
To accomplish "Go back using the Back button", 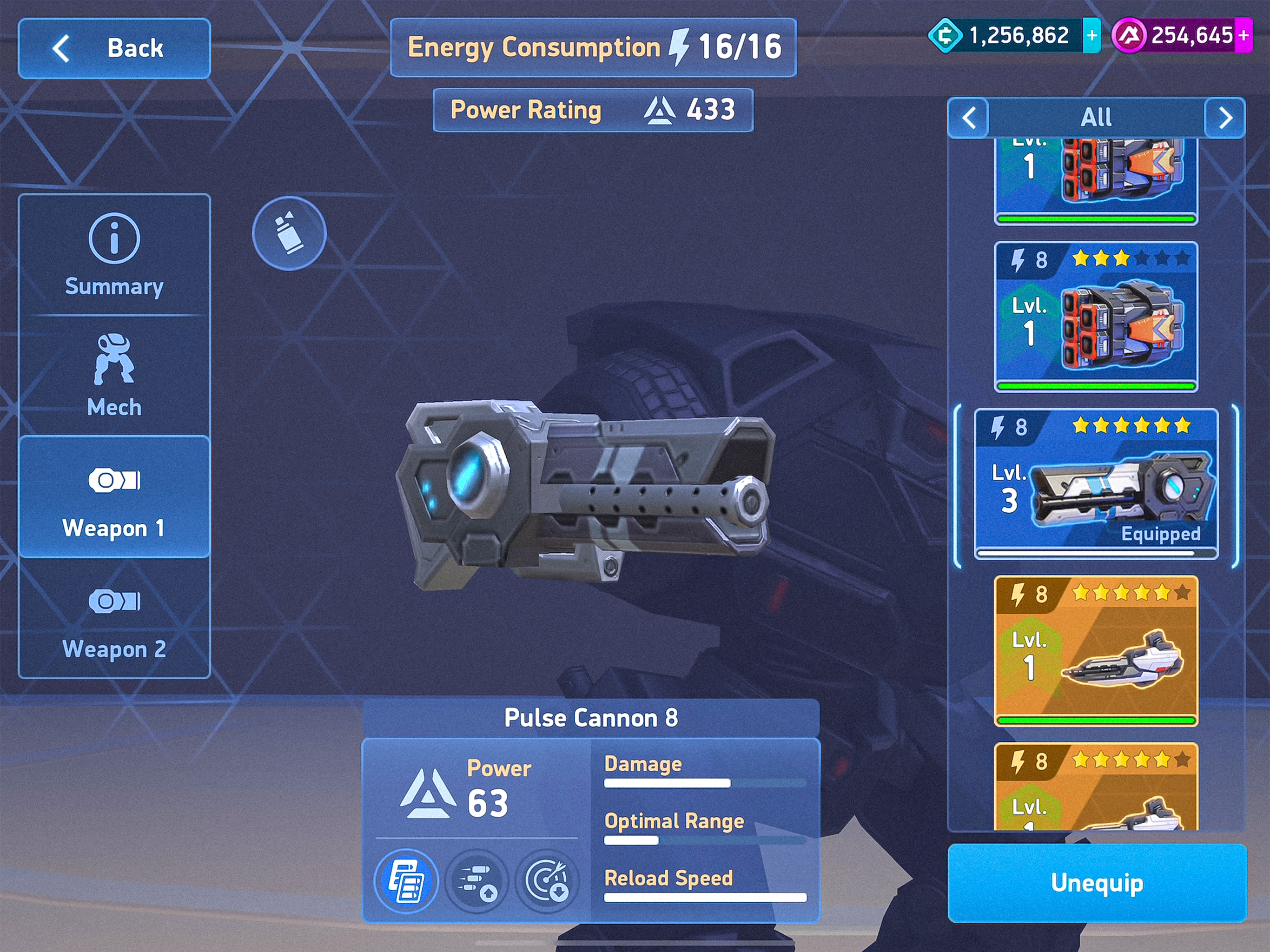I will [114, 48].
